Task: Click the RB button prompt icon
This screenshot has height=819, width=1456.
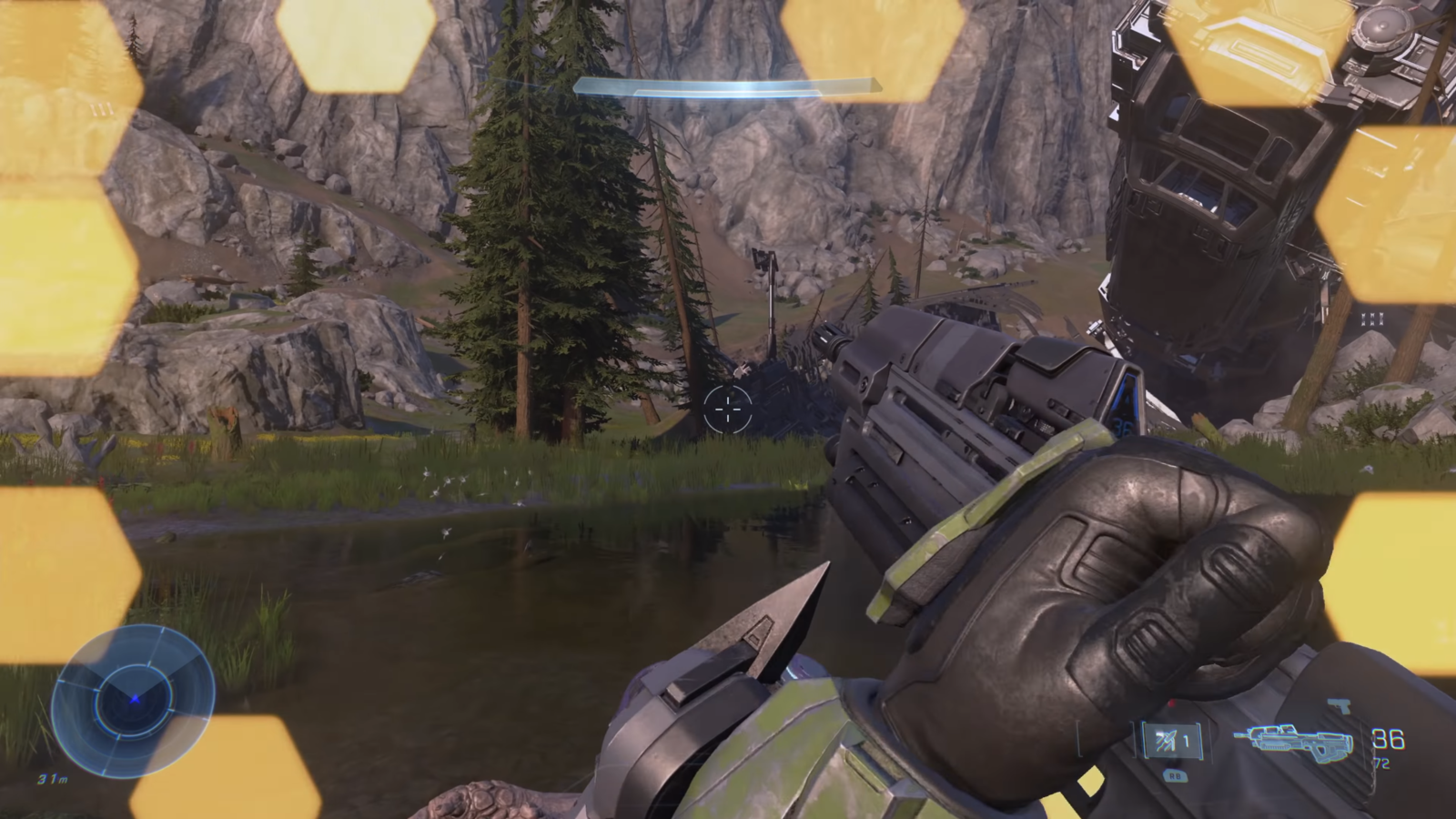Action: 1175,774
